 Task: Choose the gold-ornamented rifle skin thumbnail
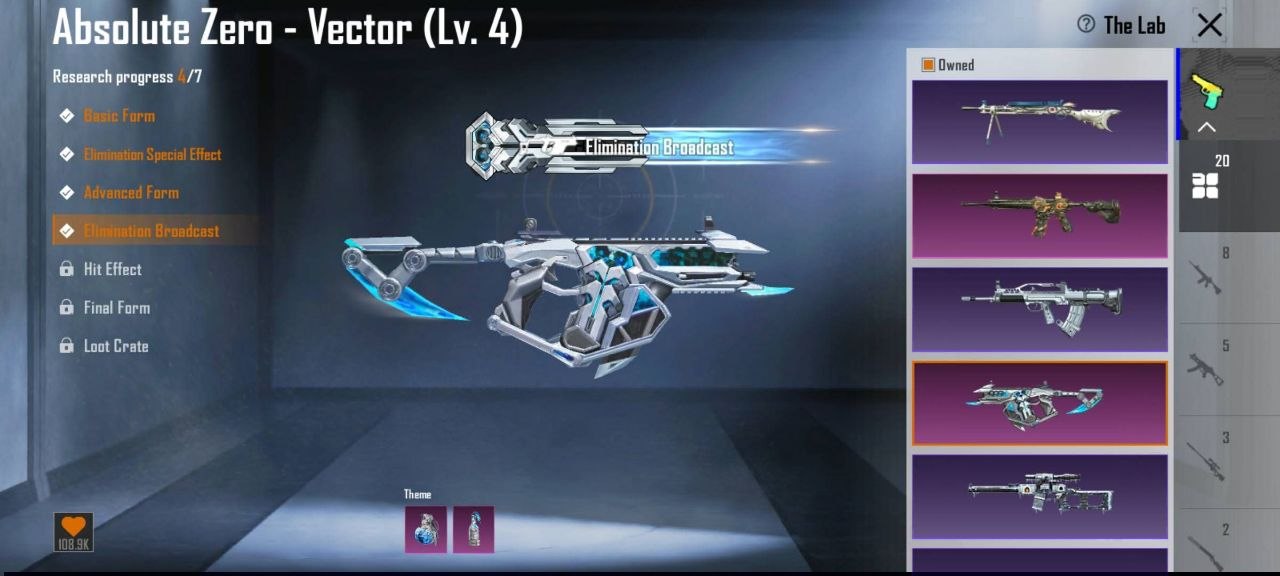pos(1039,215)
